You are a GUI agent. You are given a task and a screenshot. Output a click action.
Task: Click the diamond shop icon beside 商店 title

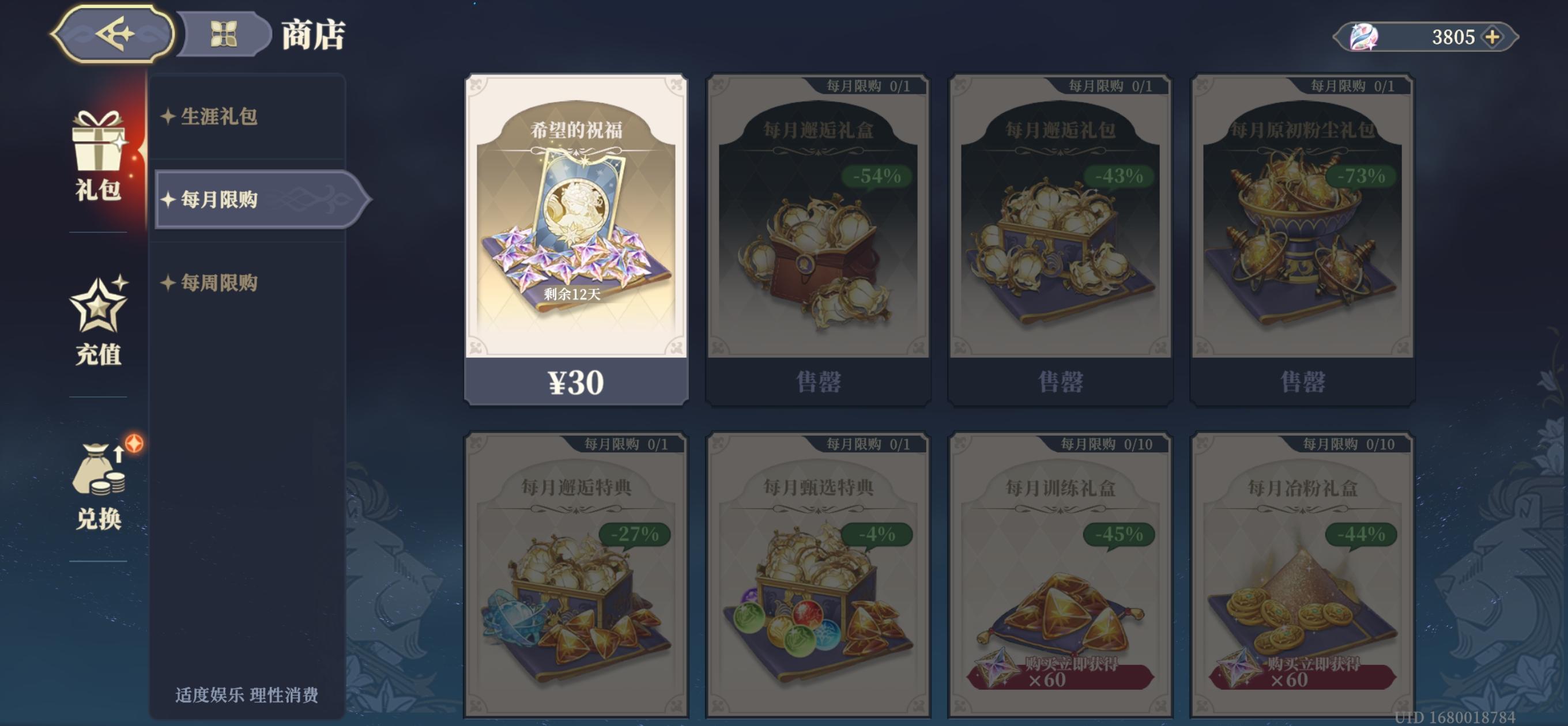(225, 33)
